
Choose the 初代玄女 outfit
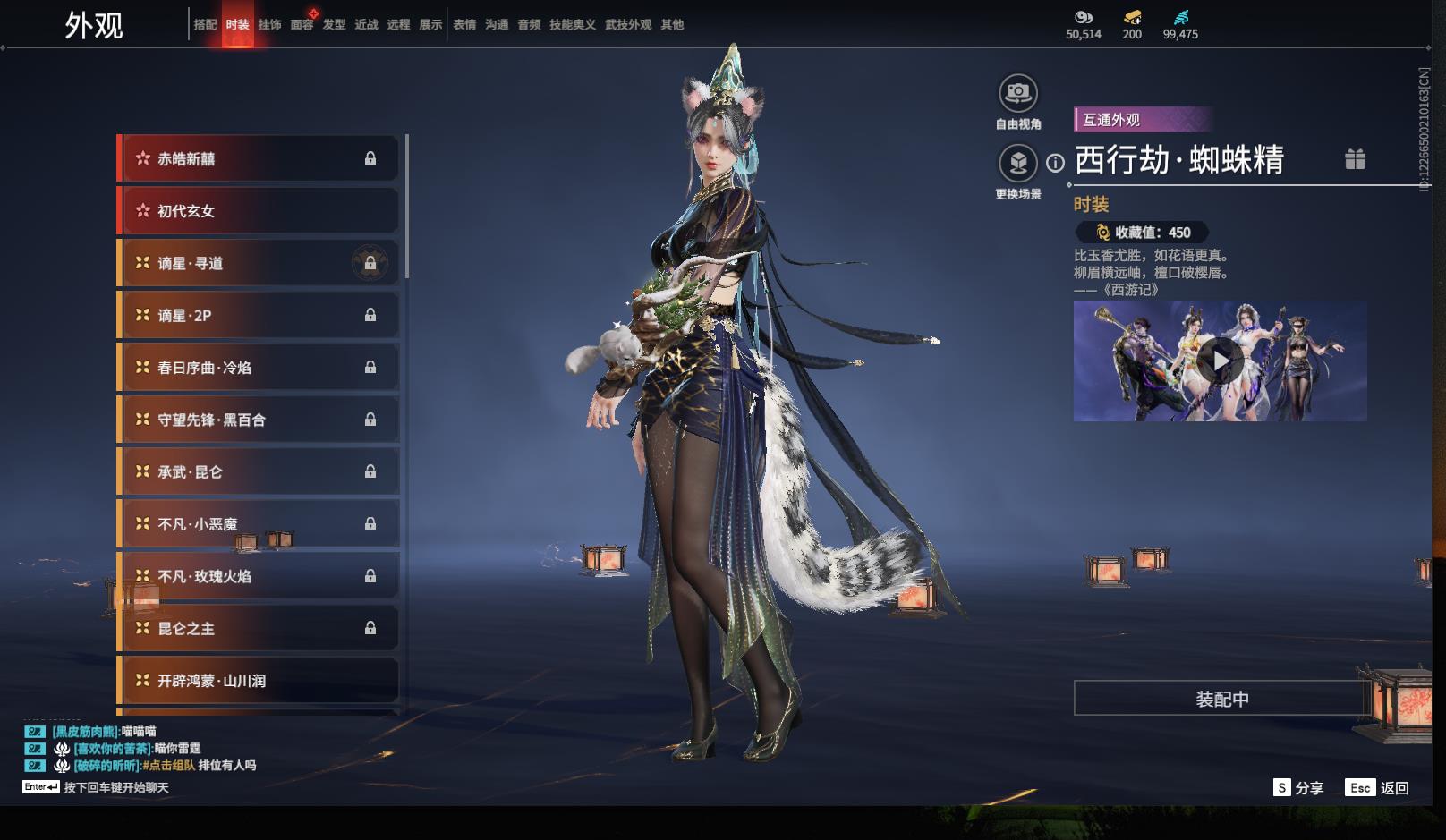[258, 211]
